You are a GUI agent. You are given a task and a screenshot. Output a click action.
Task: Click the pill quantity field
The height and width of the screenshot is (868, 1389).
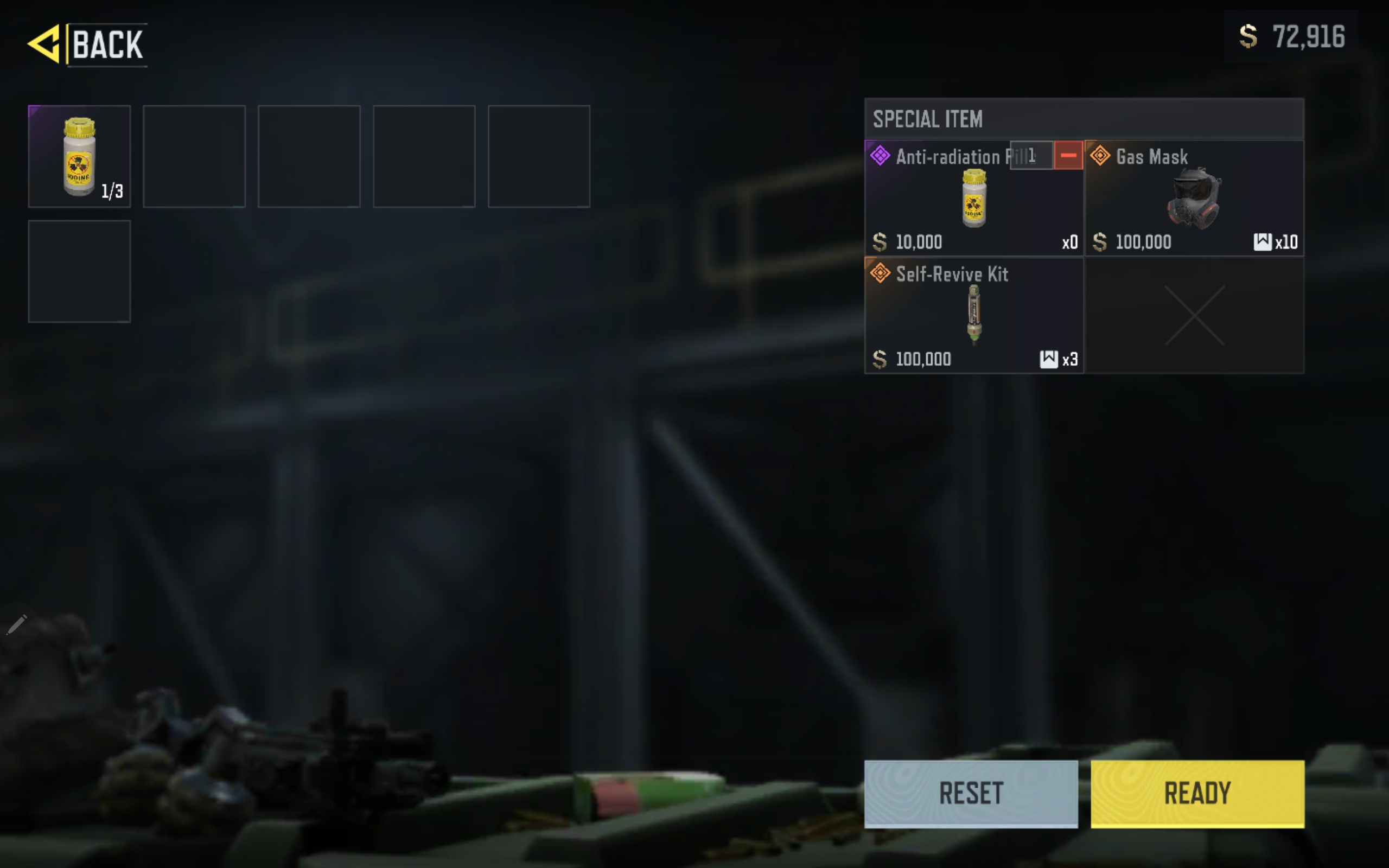tap(1031, 156)
